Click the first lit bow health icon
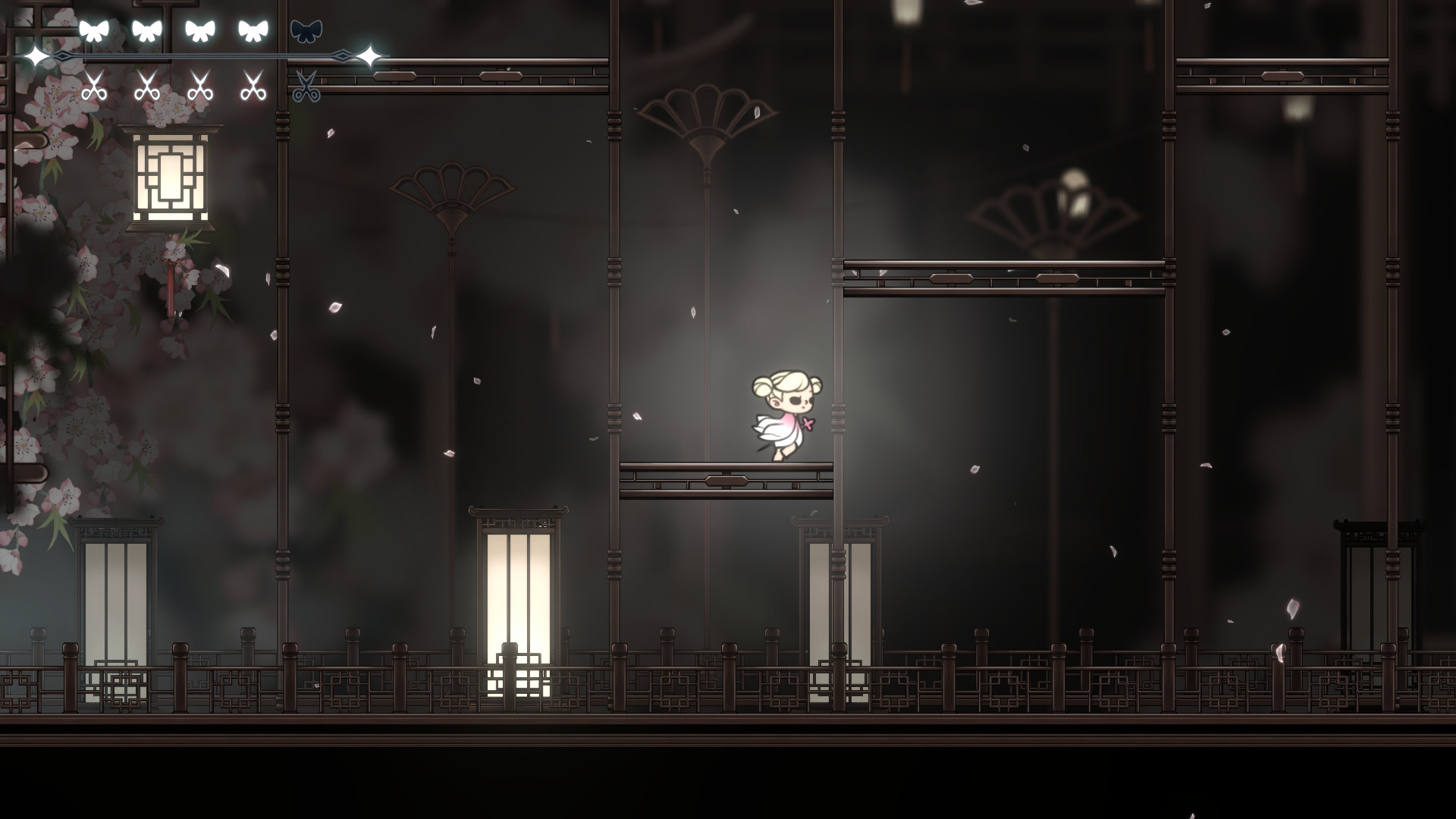 coord(96,30)
